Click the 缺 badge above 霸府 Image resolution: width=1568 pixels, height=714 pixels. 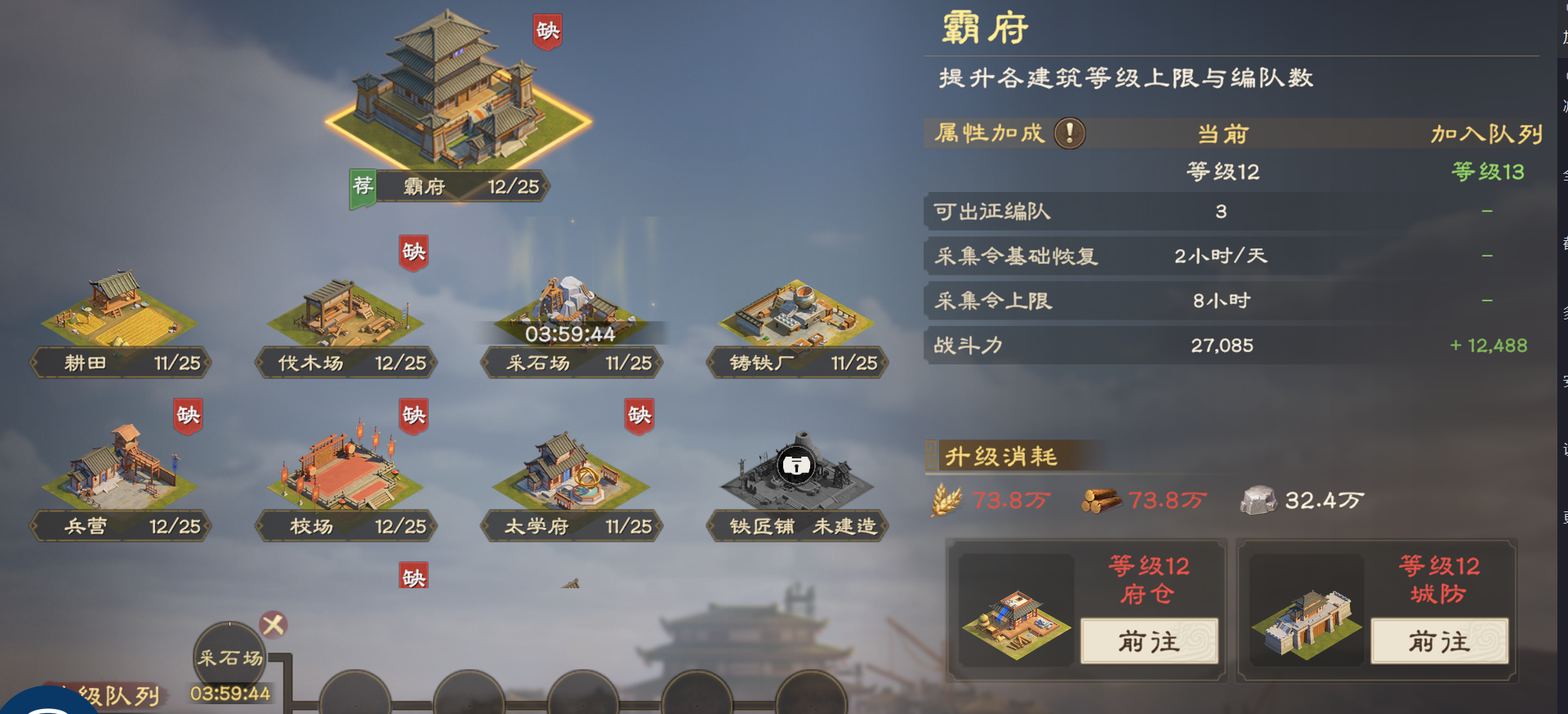click(549, 31)
